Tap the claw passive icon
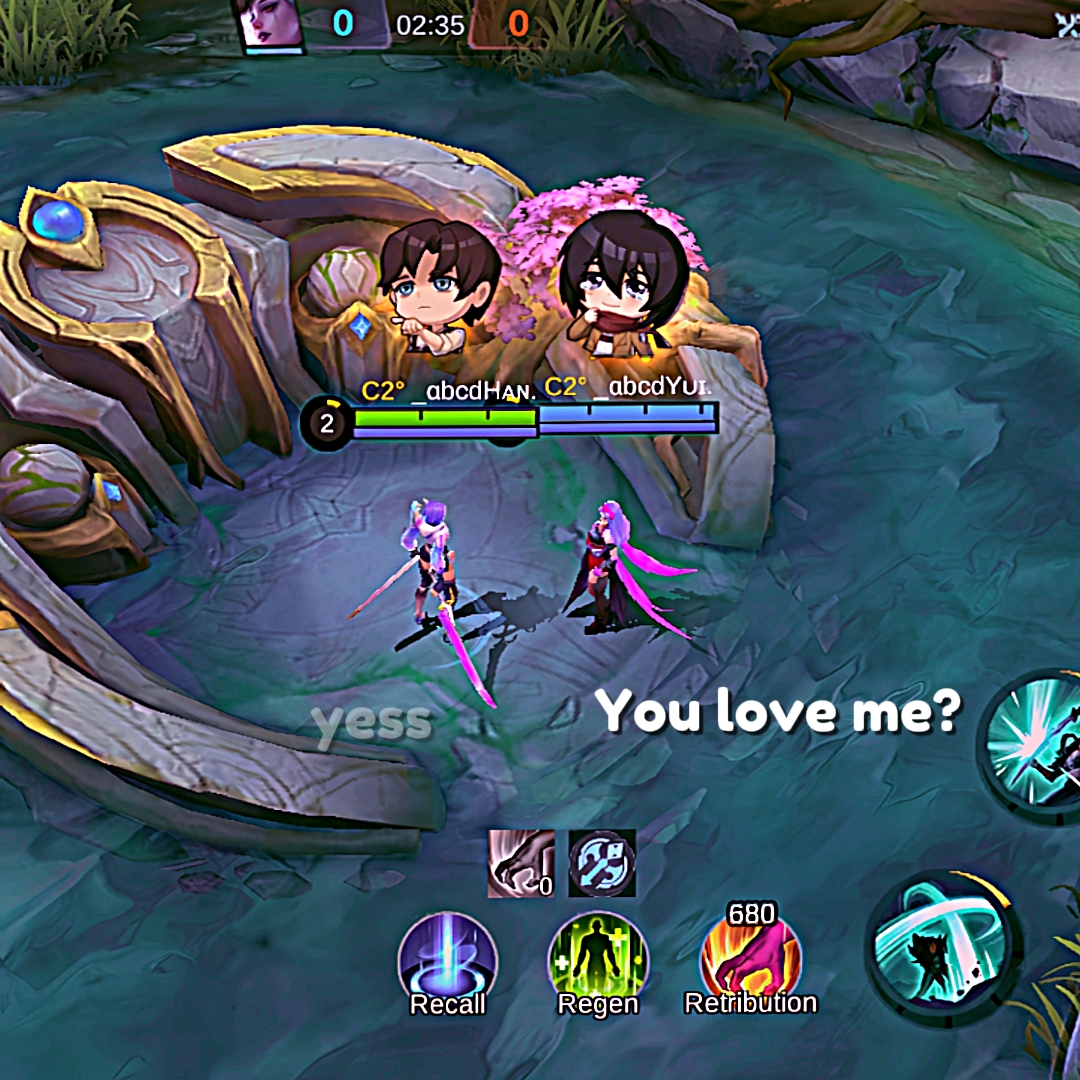The width and height of the screenshot is (1080, 1080). point(520,863)
